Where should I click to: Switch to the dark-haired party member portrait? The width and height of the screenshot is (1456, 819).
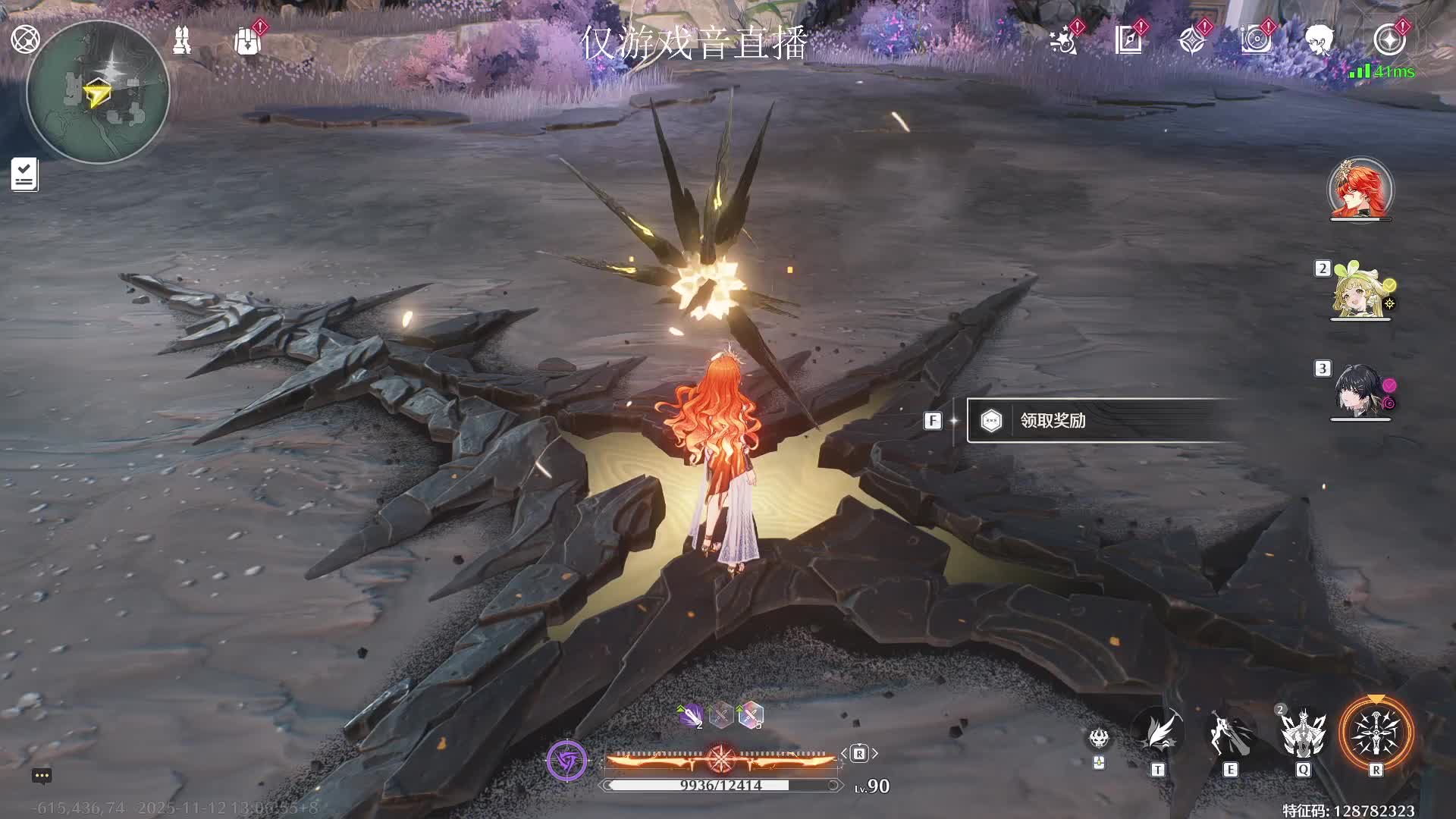(x=1360, y=392)
